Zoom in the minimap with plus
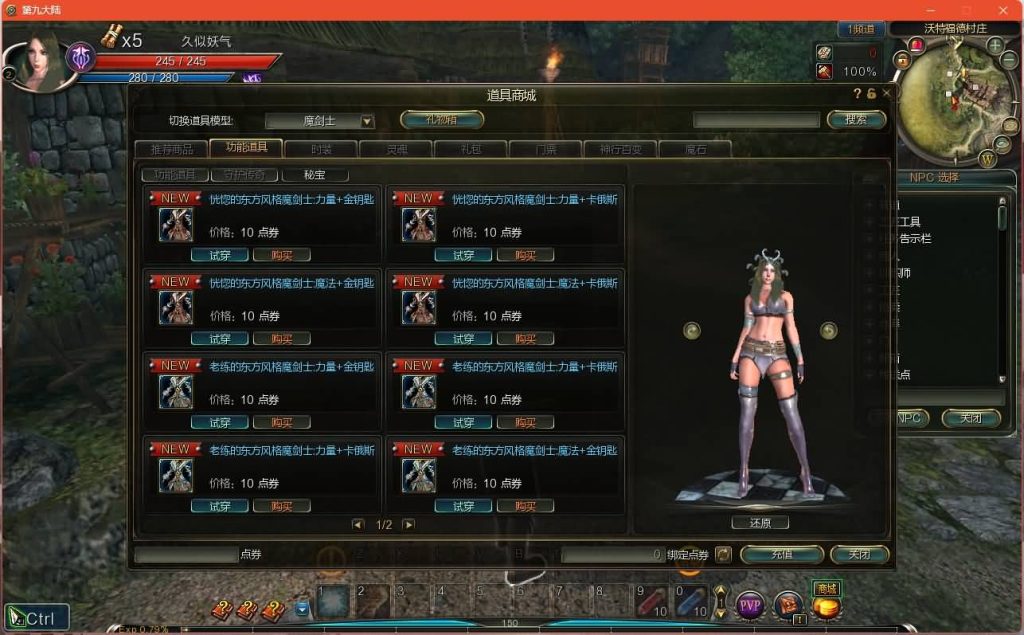Screen dimensions: 1024x635 [995, 46]
